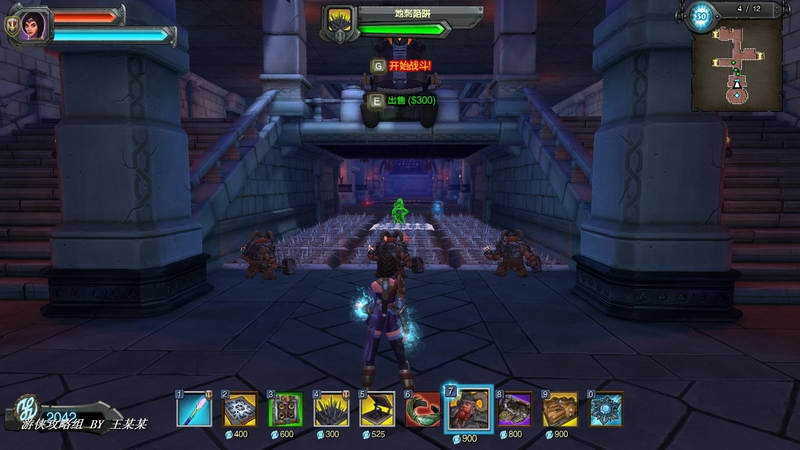
Task: Choose the ice snowflake floor trap costing 400
Action: (x=241, y=409)
